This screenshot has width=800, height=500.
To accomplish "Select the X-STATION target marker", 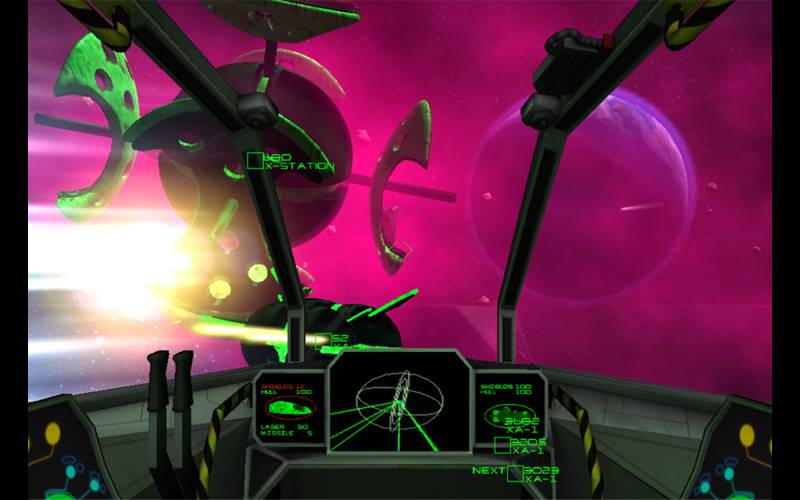I will (256, 159).
